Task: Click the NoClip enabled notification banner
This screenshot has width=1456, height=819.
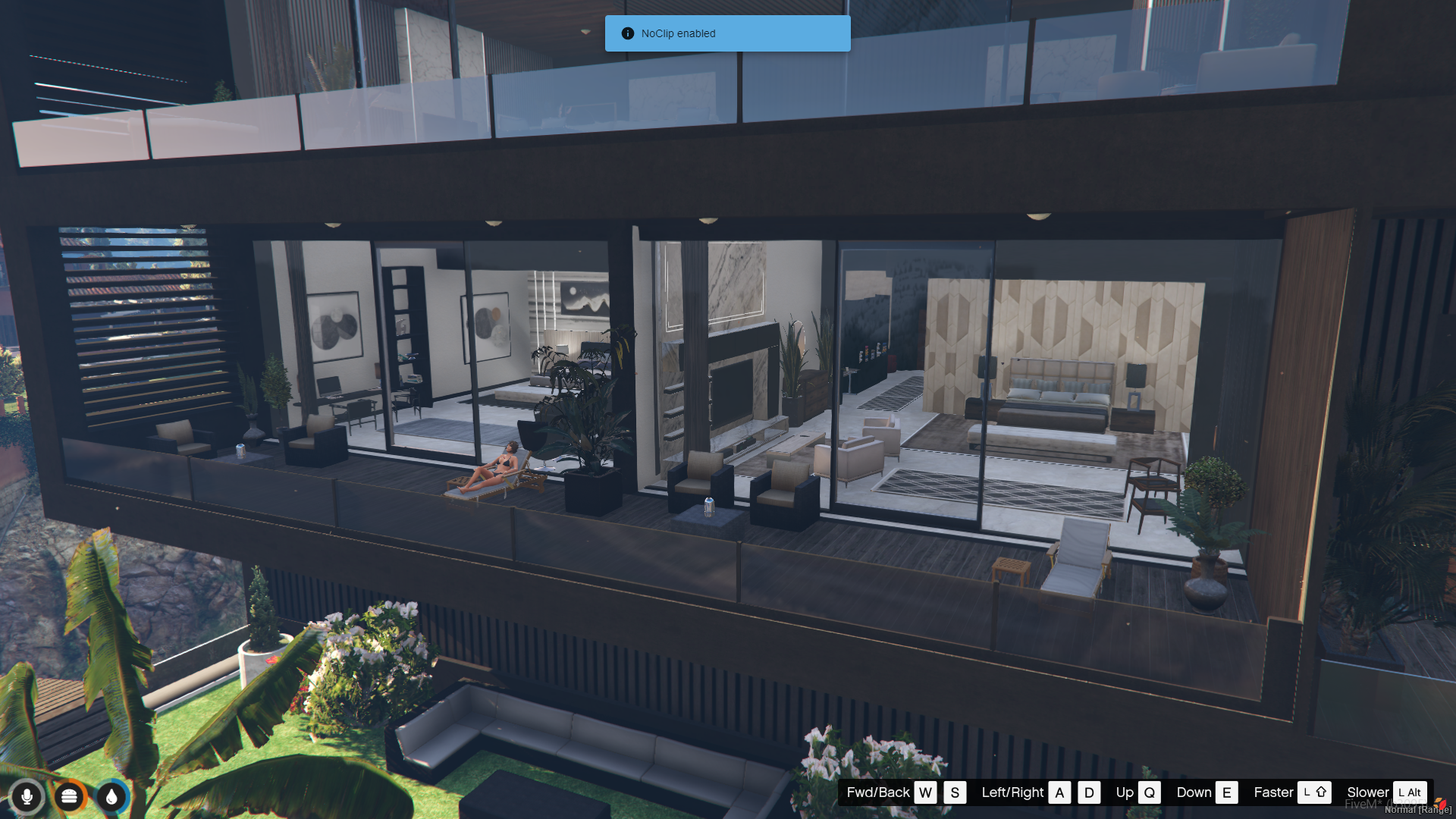Action: point(727,33)
